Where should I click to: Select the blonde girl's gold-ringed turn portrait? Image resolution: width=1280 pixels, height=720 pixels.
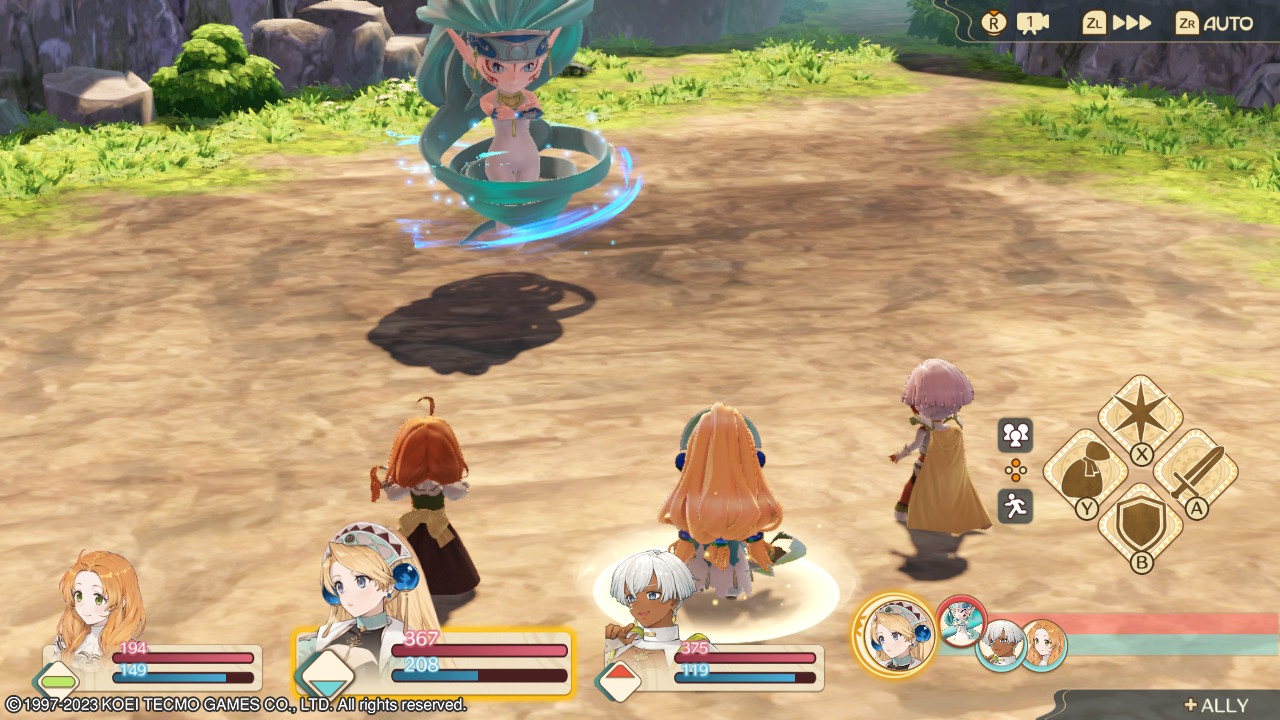[x=893, y=635]
